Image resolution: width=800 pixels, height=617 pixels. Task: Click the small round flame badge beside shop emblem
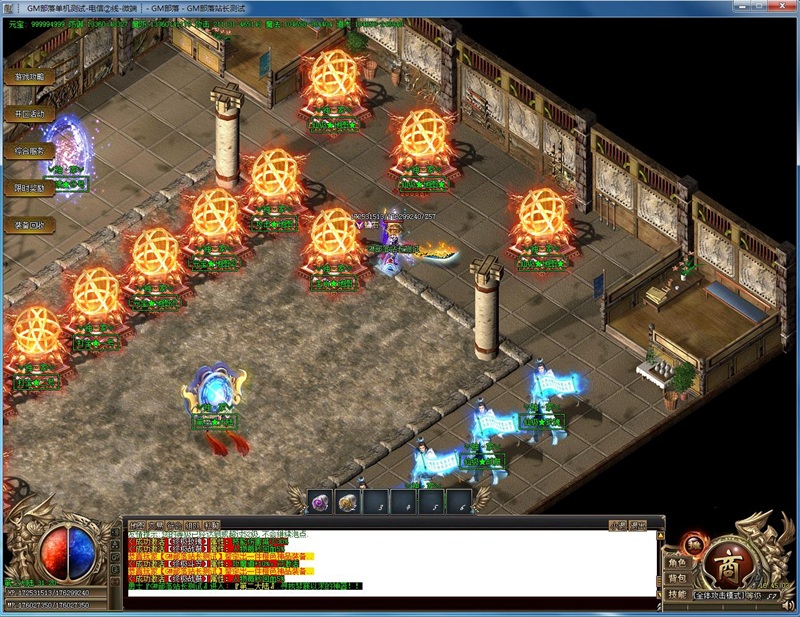[690, 545]
